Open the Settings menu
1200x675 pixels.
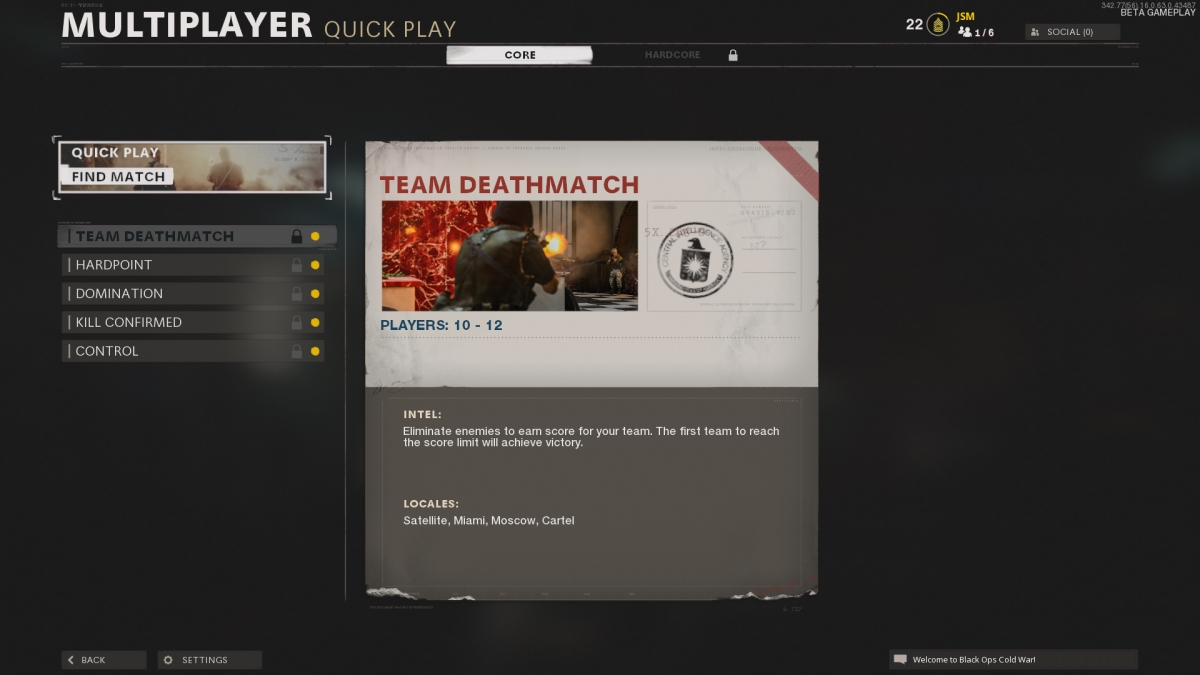pyautogui.click(x=209, y=660)
